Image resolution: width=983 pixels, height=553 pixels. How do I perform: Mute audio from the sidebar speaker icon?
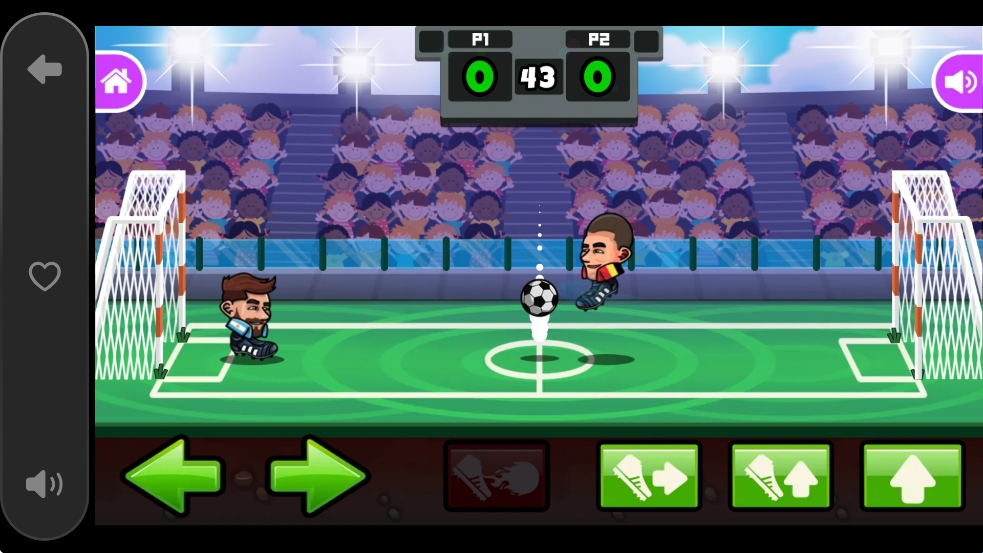[x=45, y=485]
